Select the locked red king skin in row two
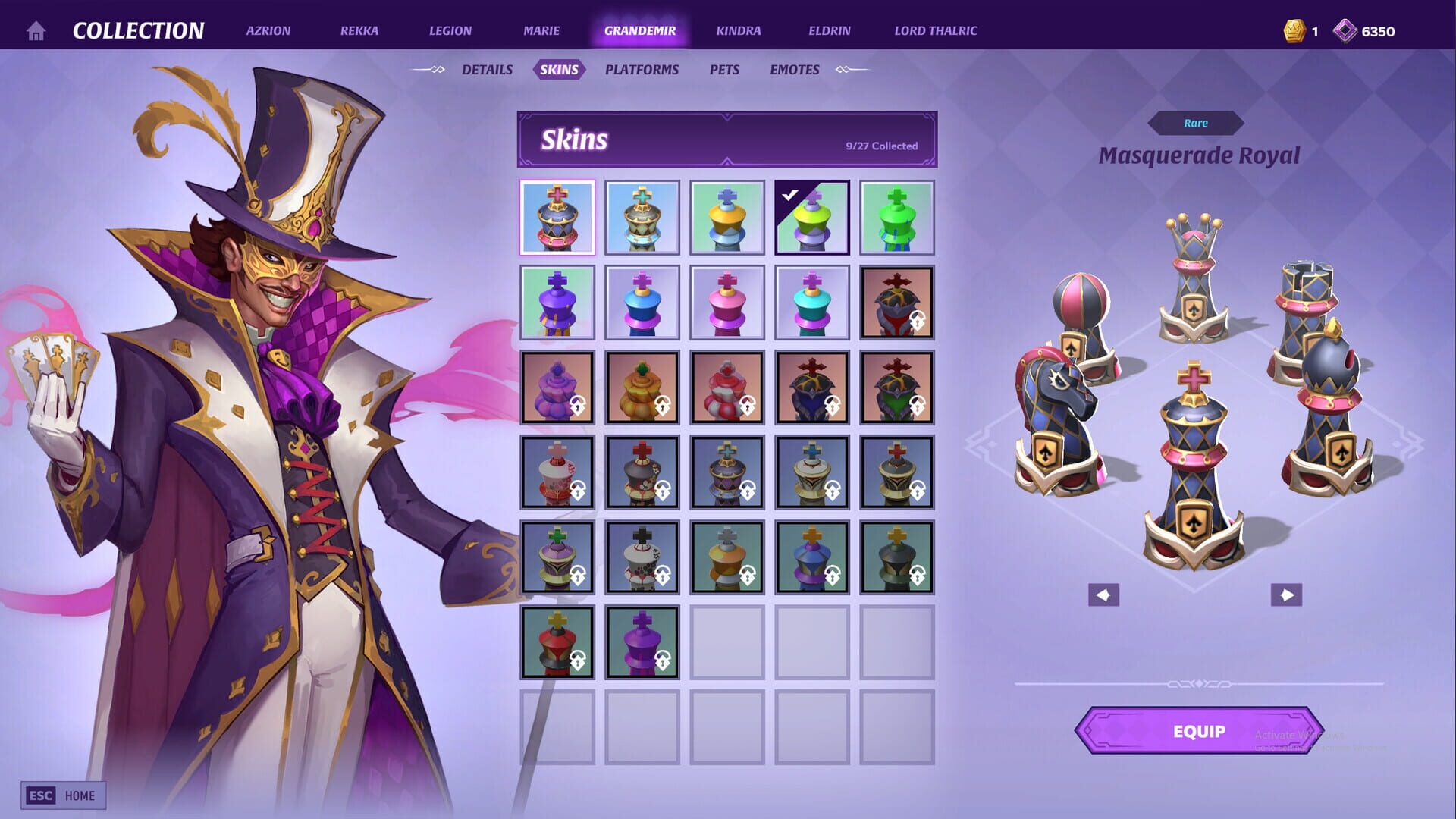This screenshot has height=819, width=1456. coord(897,302)
